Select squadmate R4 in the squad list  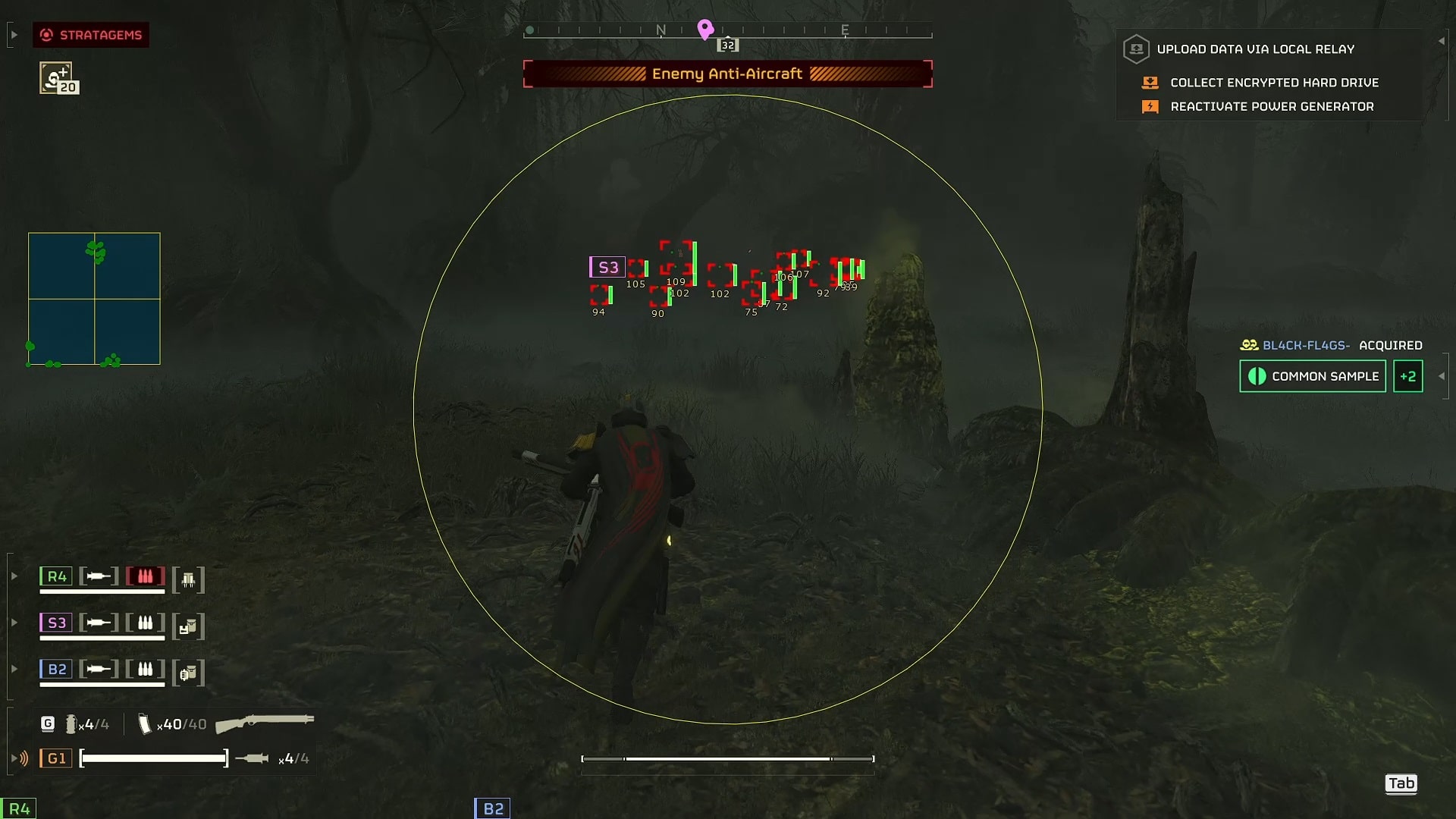click(x=56, y=576)
